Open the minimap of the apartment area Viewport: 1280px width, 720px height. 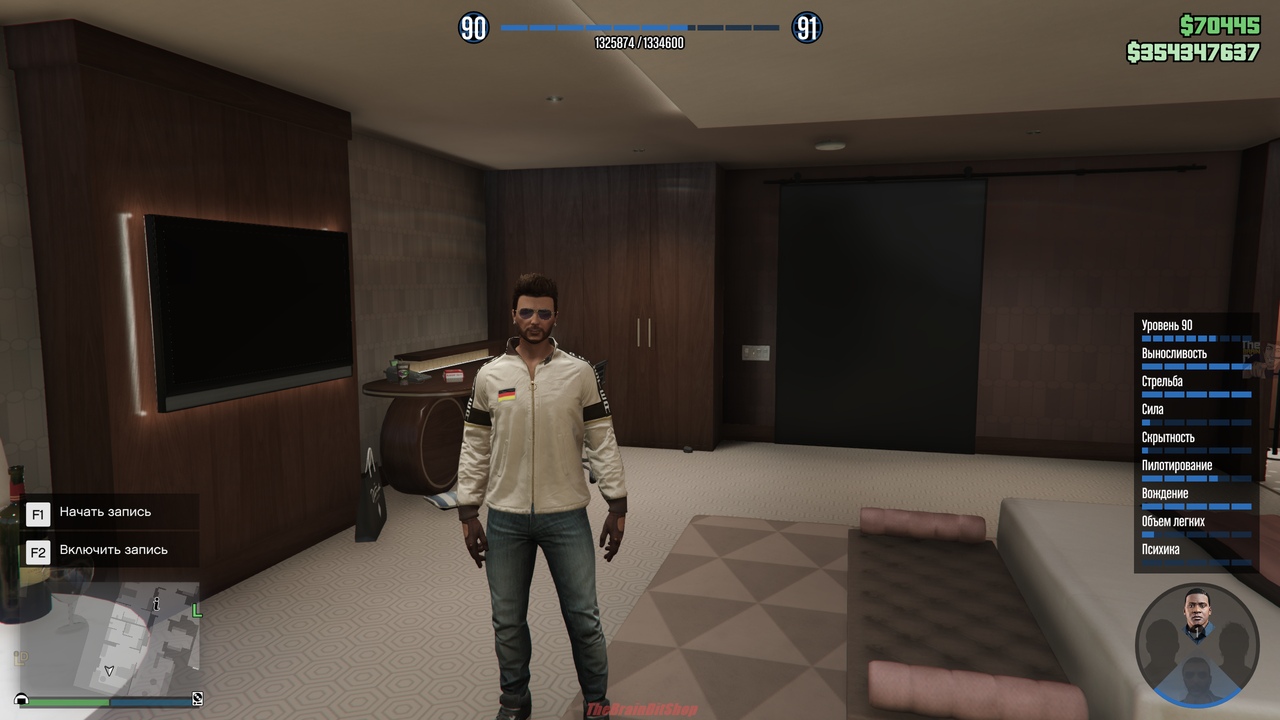pyautogui.click(x=110, y=638)
